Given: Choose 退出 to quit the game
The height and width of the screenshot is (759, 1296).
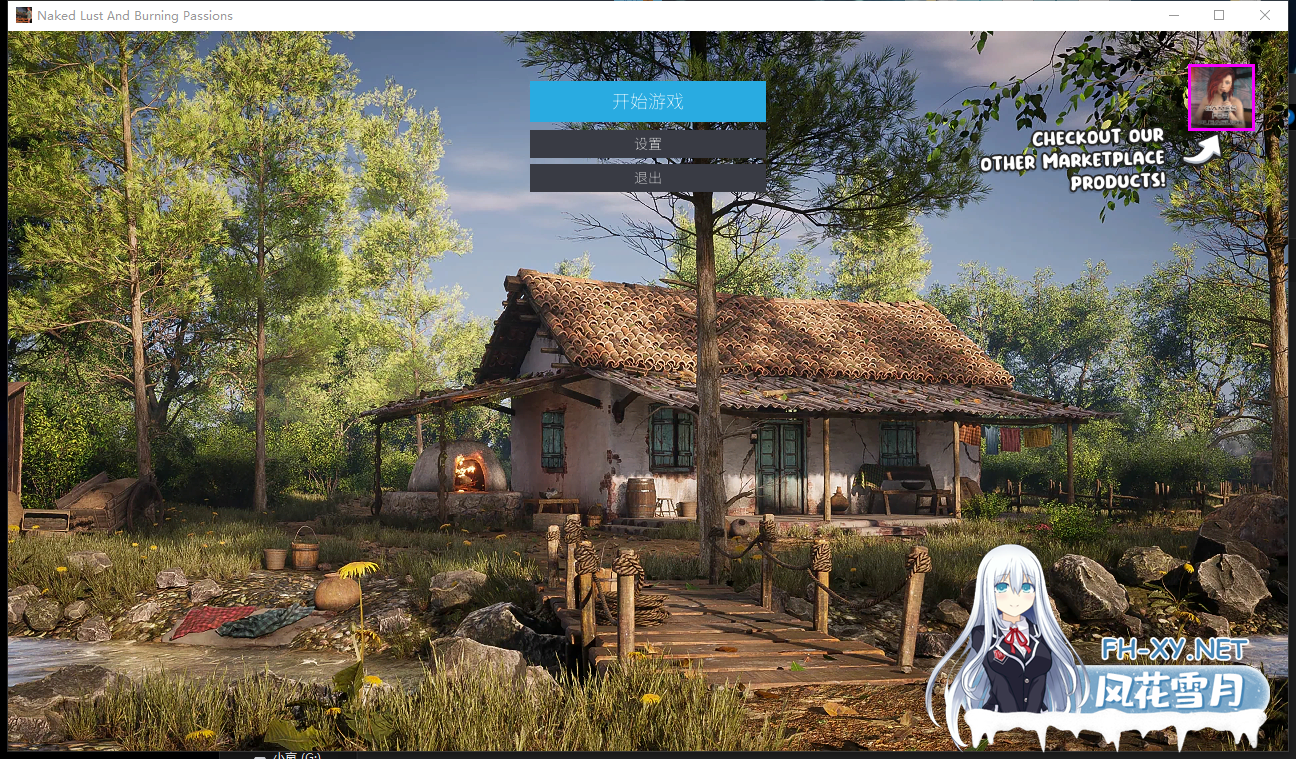Looking at the screenshot, I should (x=647, y=178).
